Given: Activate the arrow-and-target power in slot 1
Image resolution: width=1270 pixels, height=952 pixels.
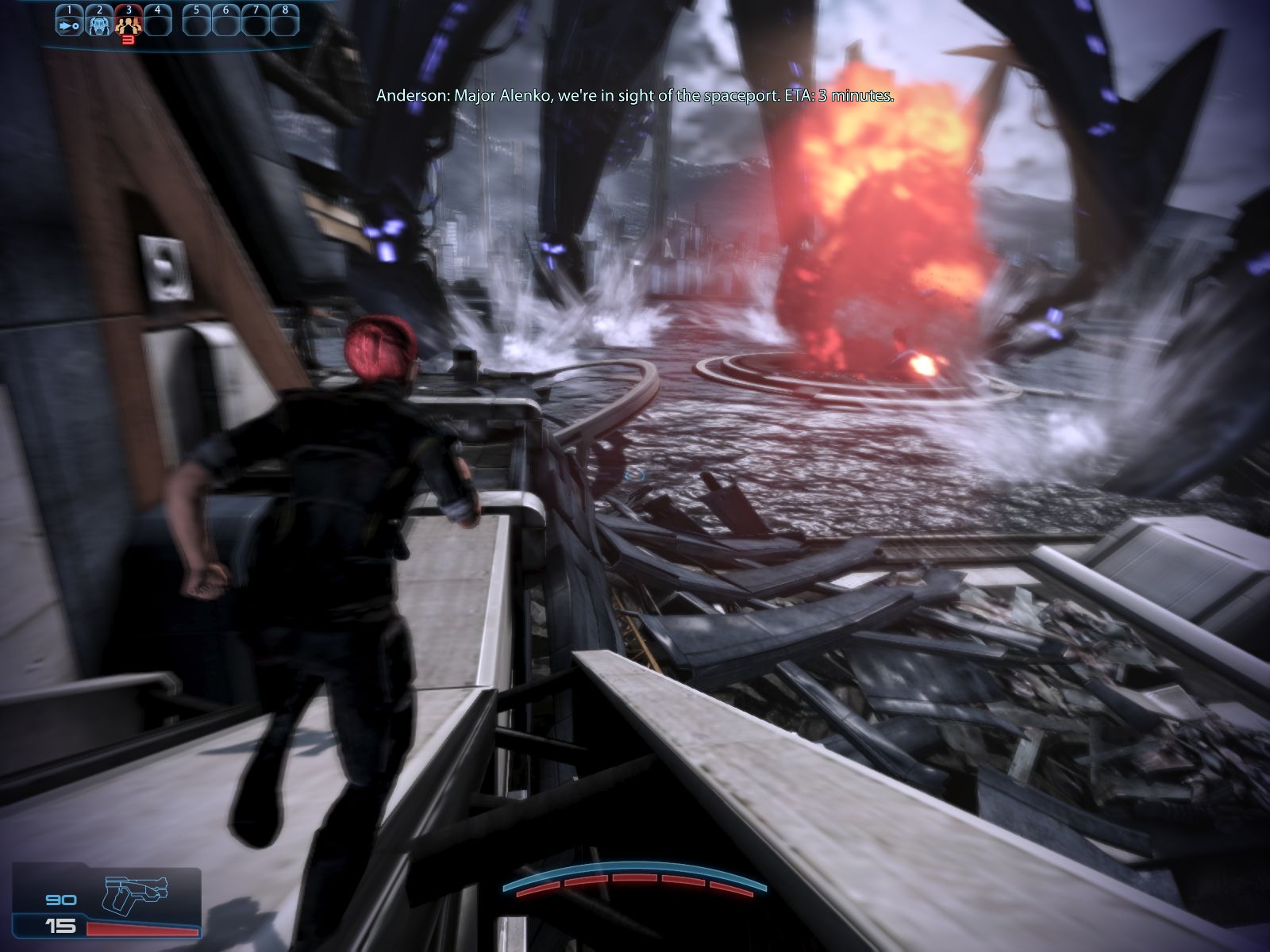Looking at the screenshot, I should (69, 24).
